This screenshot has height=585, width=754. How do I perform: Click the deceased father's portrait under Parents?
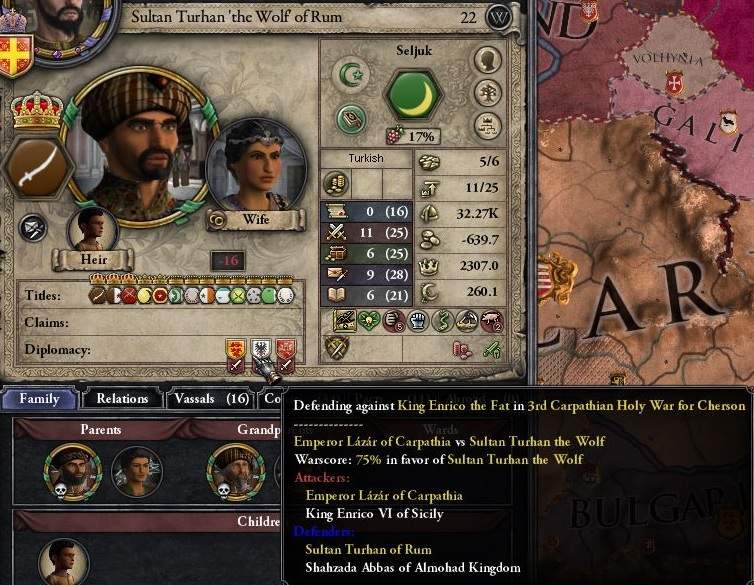(68, 470)
